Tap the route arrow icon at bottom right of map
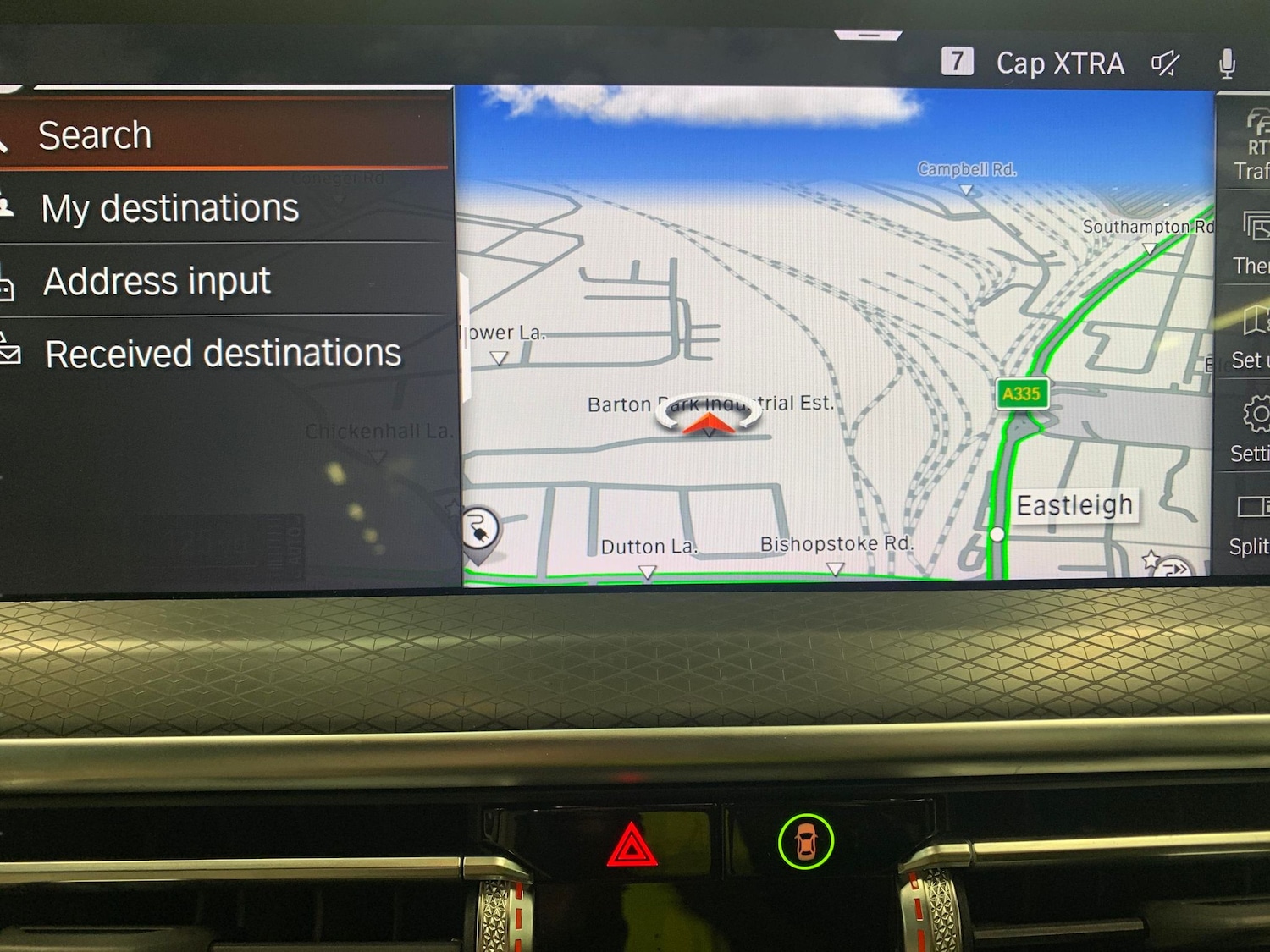 coord(1173,569)
